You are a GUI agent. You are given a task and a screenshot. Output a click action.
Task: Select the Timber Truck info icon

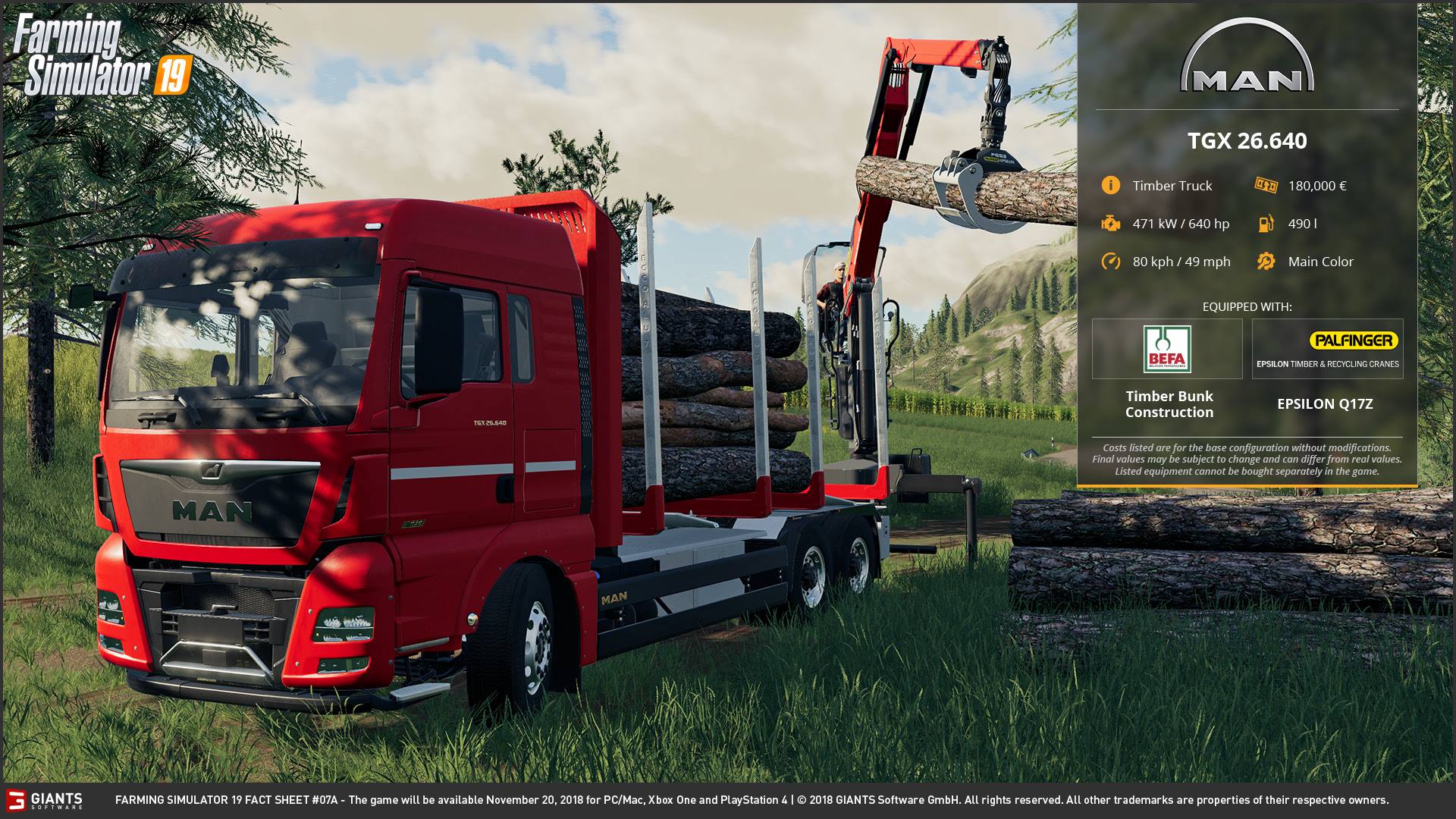[1110, 186]
